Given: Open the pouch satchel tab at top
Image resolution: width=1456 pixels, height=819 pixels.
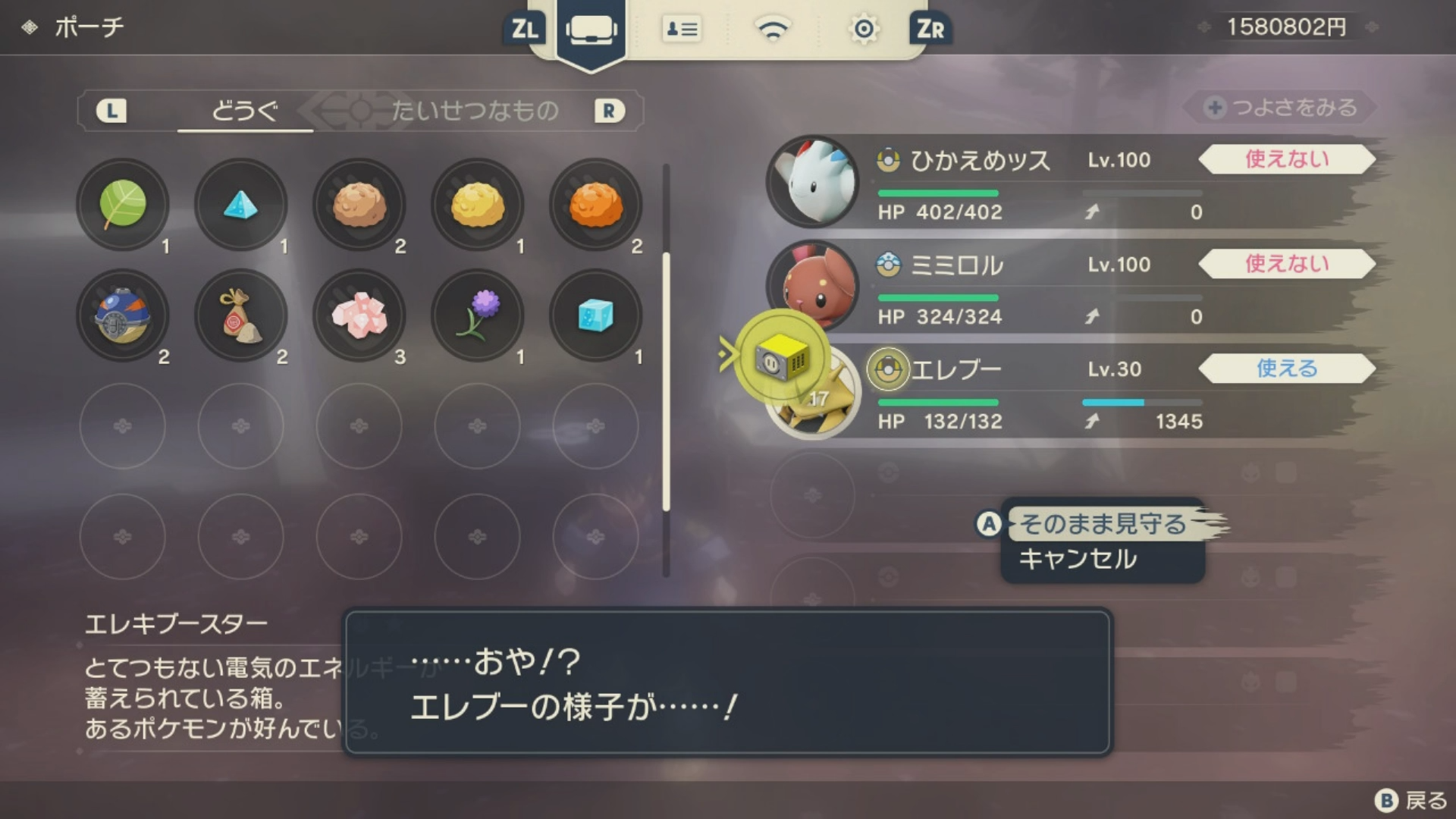Looking at the screenshot, I should tap(591, 30).
